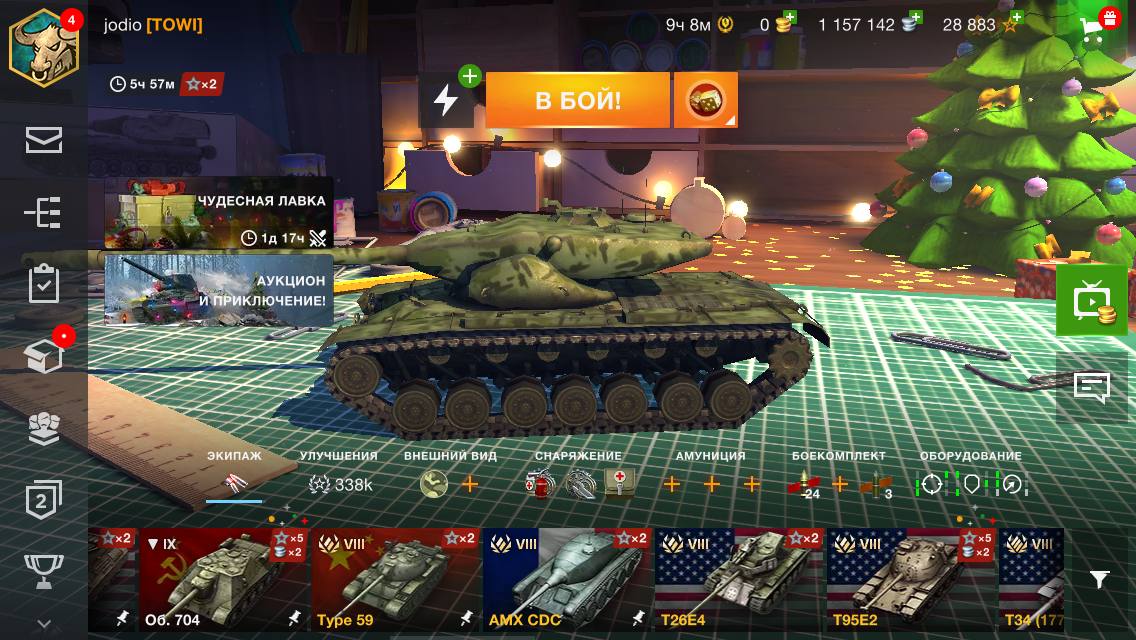The width and height of the screenshot is (1136, 640).
Task: Open the АУКЦИОН И ПРИКЛЮЧЕНИЕ banner
Action: pos(218,290)
